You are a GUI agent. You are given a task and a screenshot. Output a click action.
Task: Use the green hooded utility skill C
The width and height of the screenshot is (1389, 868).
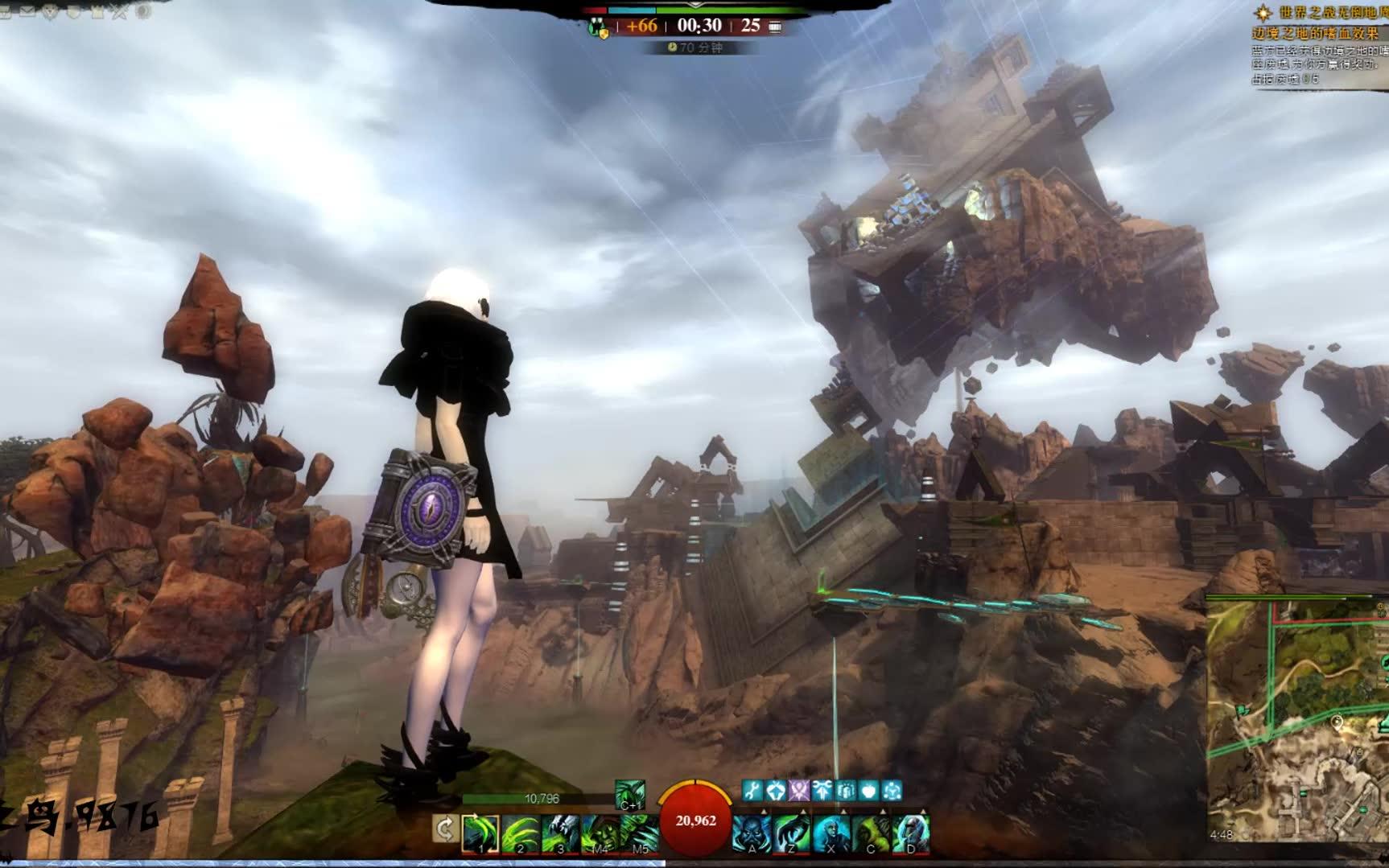click(x=870, y=833)
